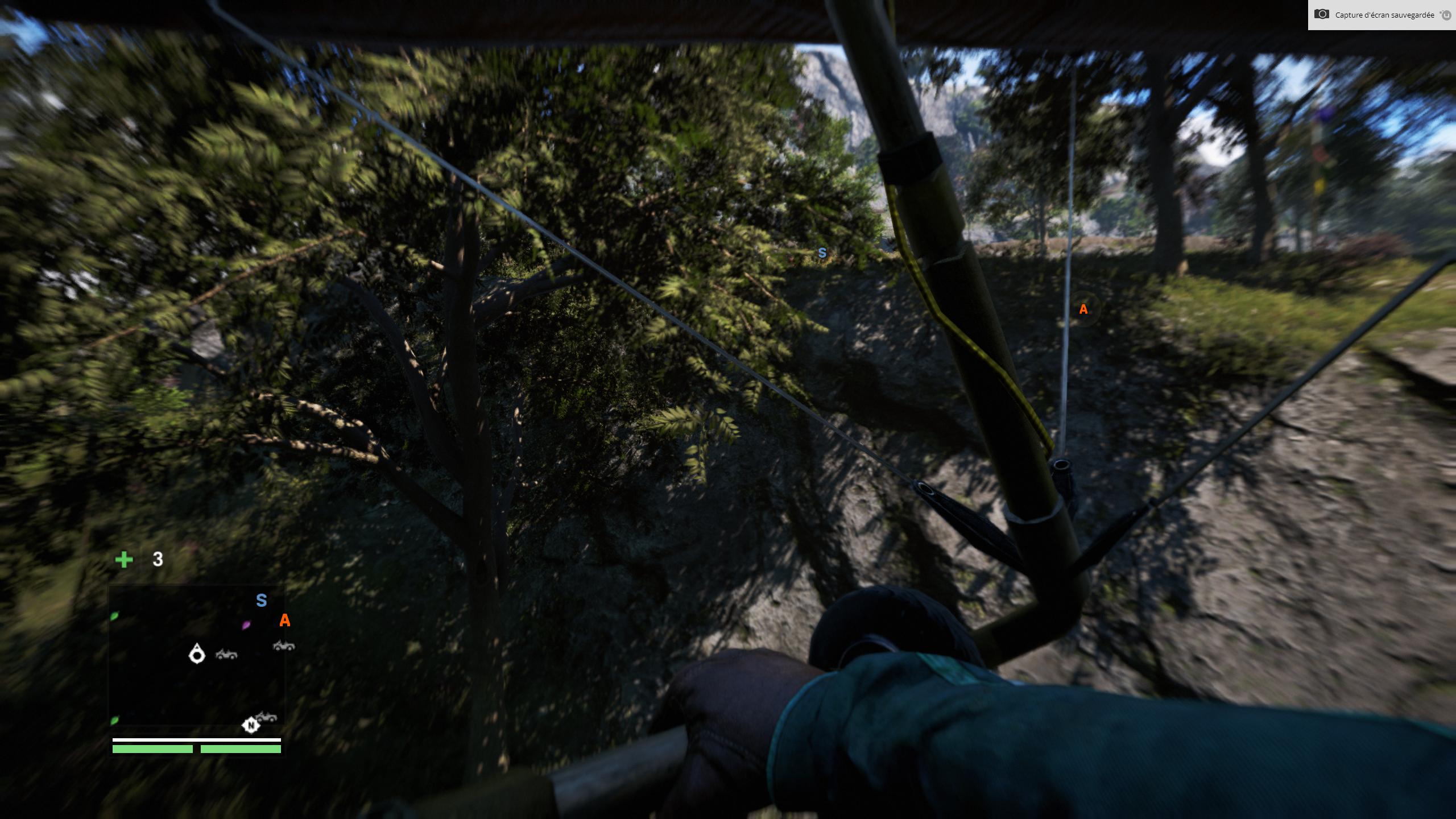Select the vehicle icon beside the player arrow
The image size is (1456, 819).
click(227, 655)
